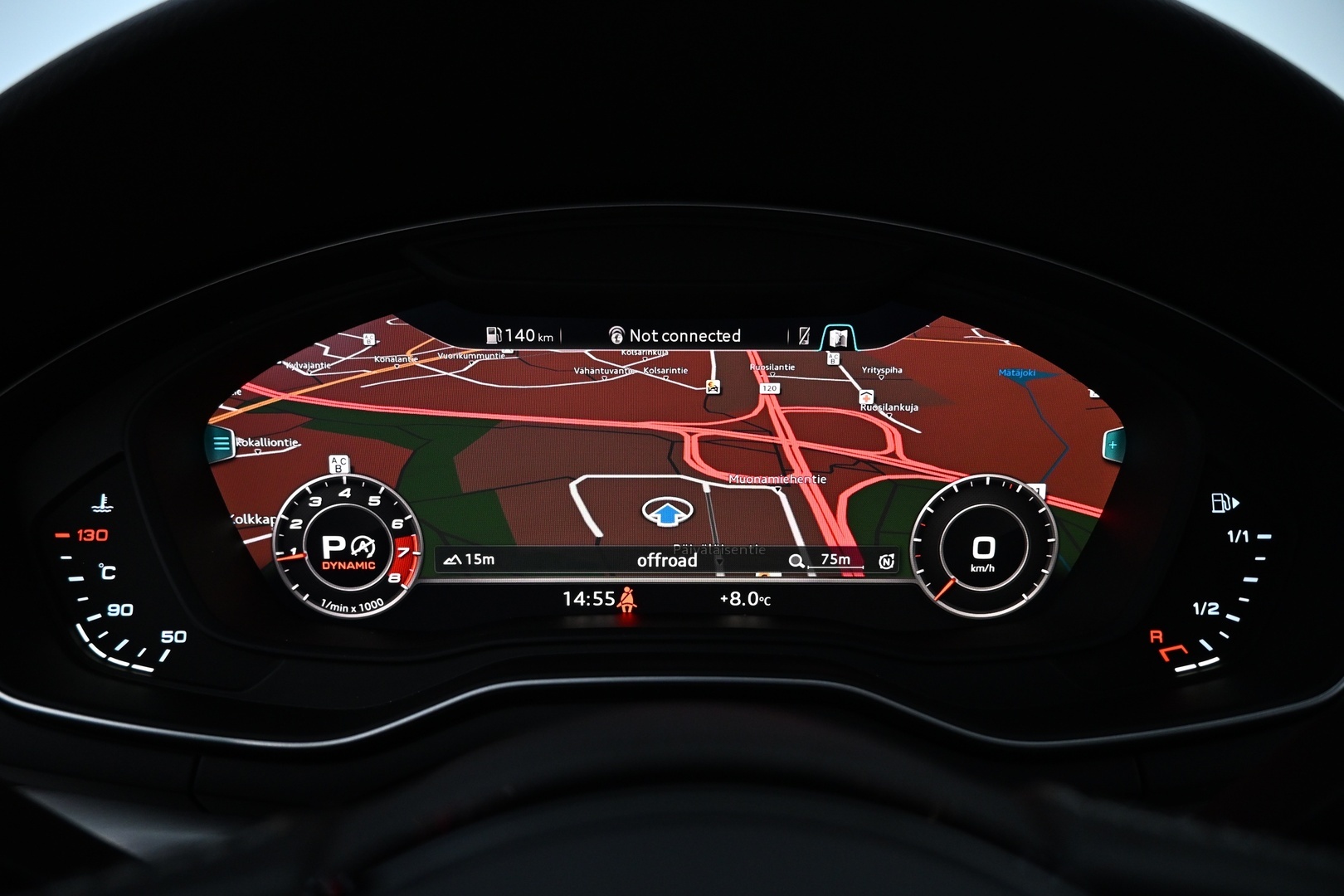The image size is (1344, 896).
Task: Open map search with the magnifier icon
Action: 796,561
